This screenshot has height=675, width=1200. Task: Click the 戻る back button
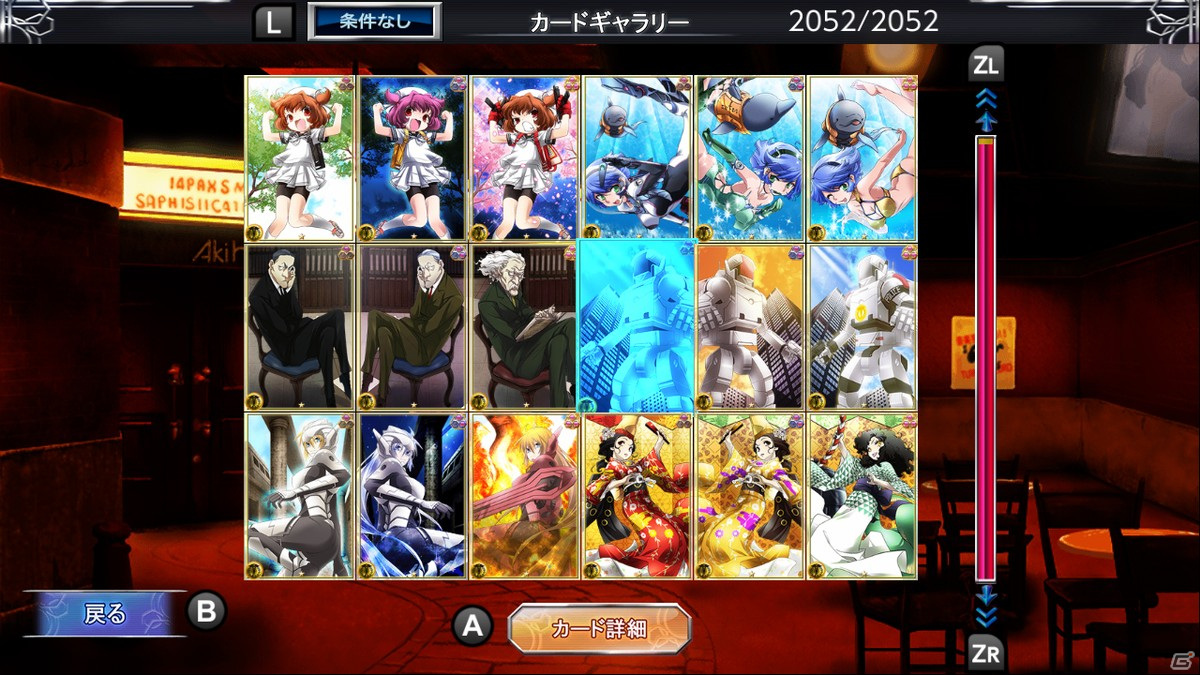point(105,613)
